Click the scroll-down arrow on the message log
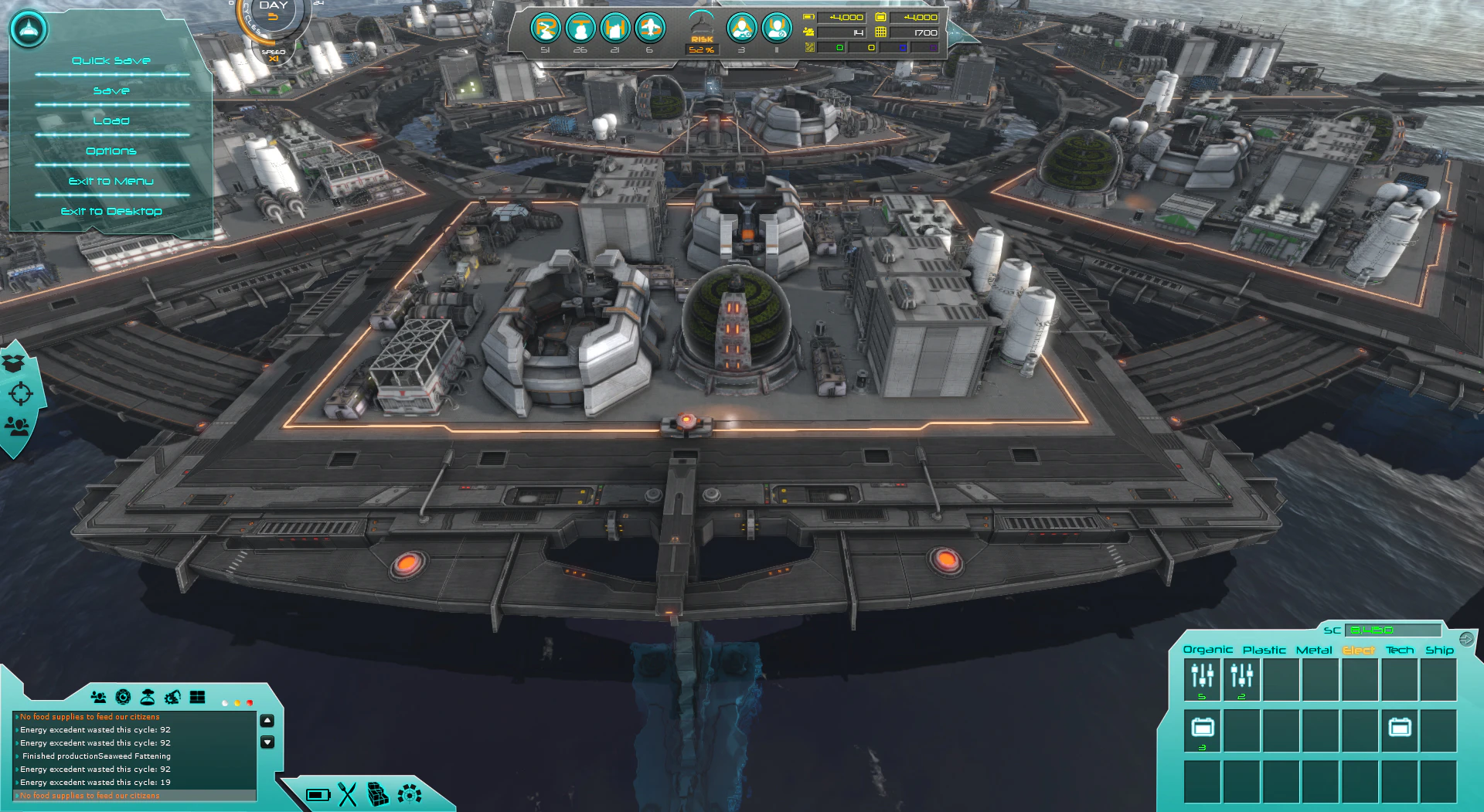Image resolution: width=1484 pixels, height=812 pixels. (267, 742)
